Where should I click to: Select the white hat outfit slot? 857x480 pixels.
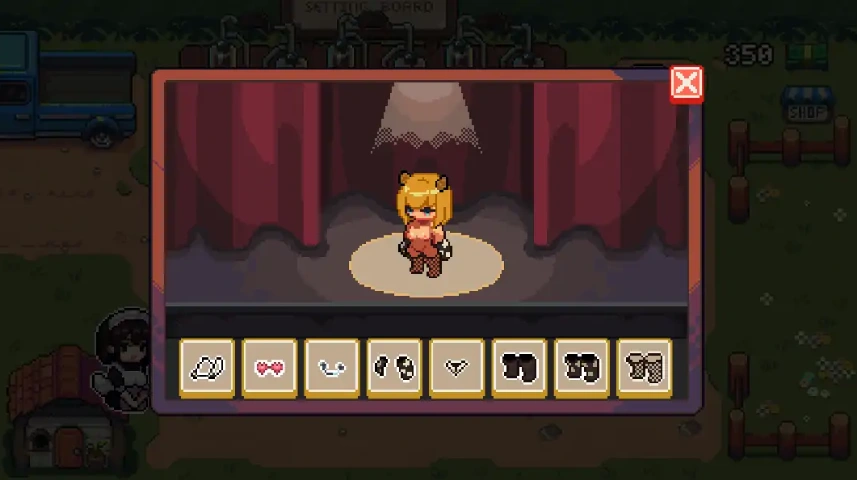[x=207, y=368]
